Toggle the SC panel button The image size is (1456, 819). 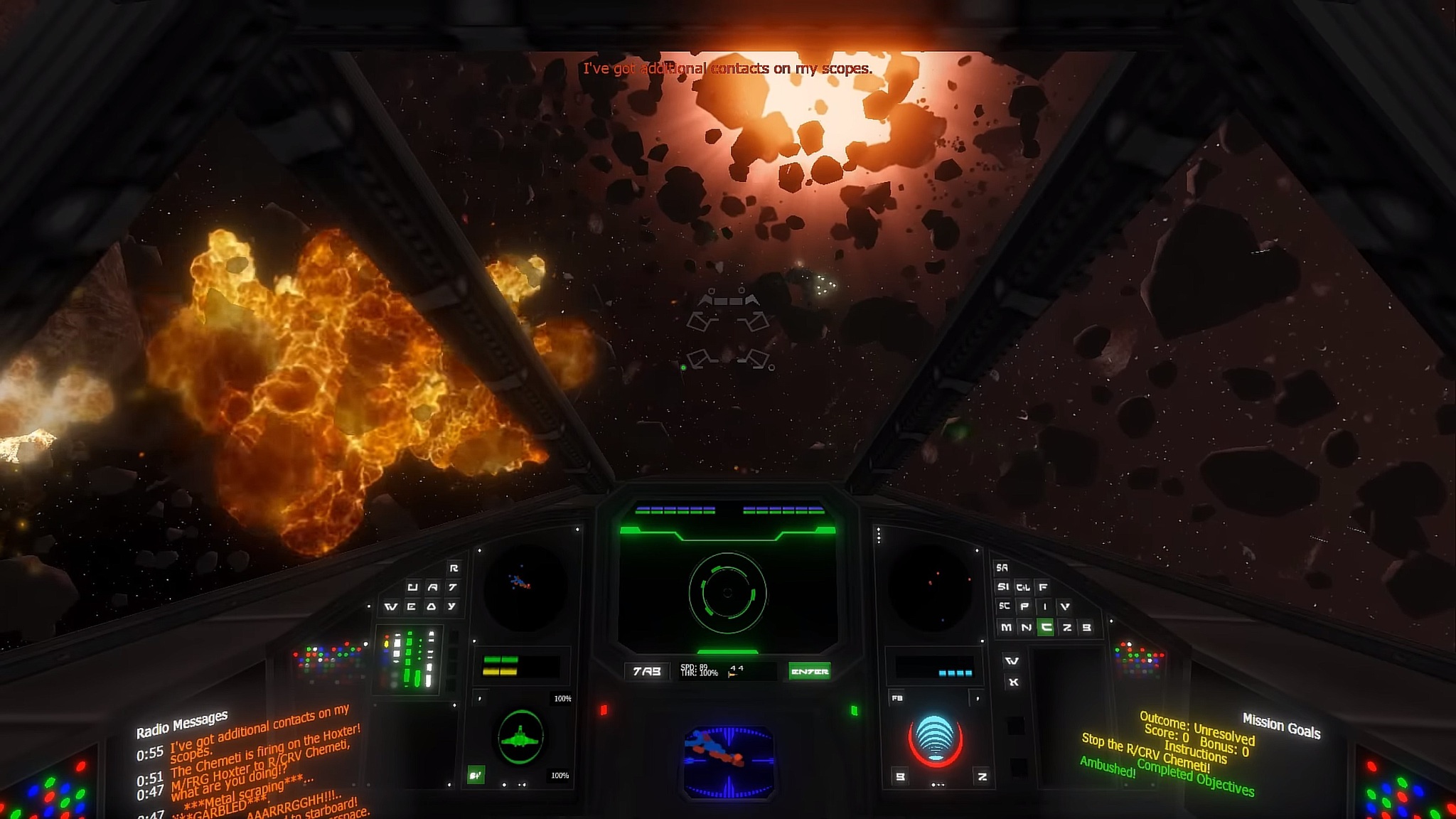point(1004,606)
